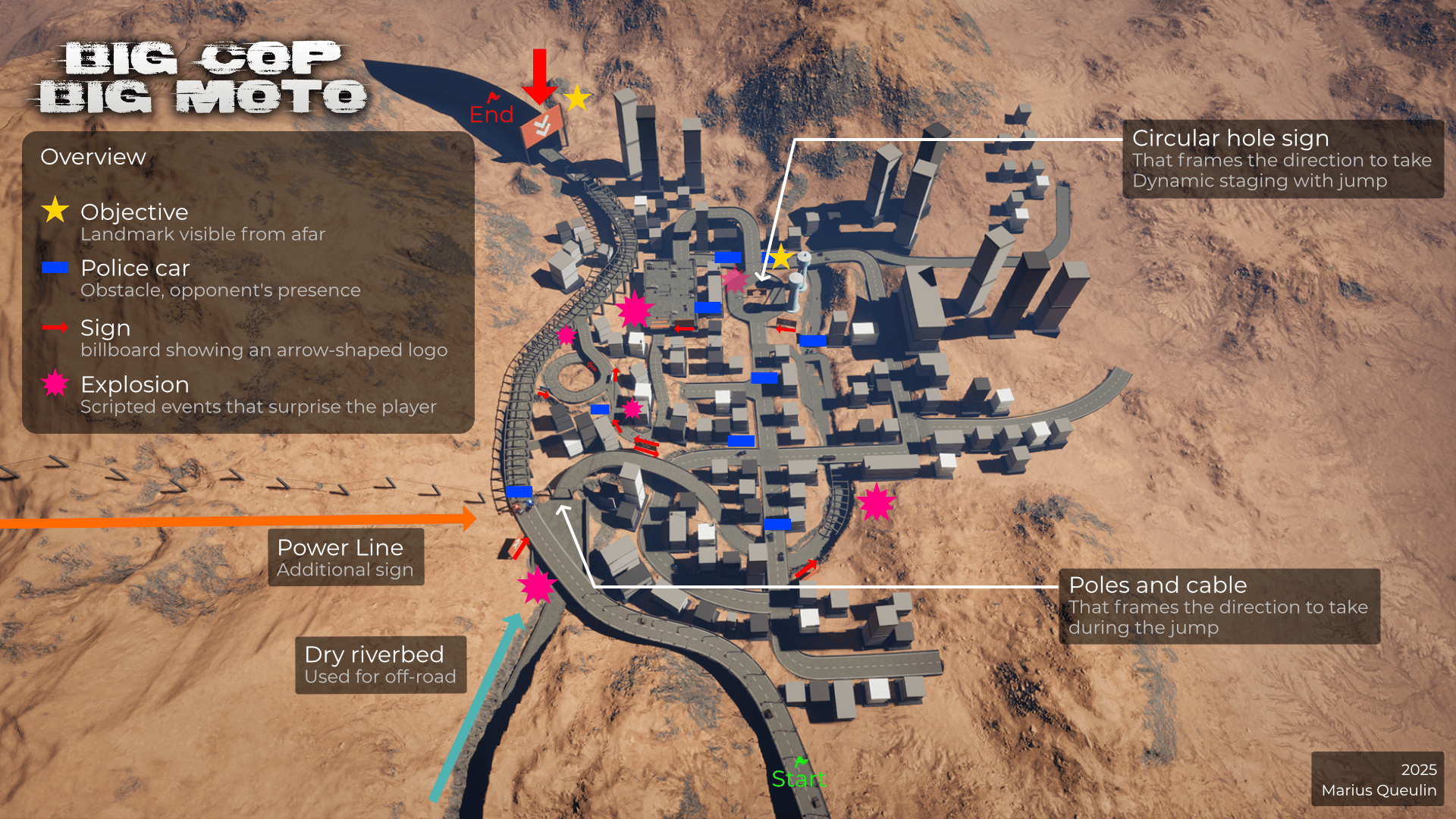Select the Objective entry in the Overview legend

[134, 212]
